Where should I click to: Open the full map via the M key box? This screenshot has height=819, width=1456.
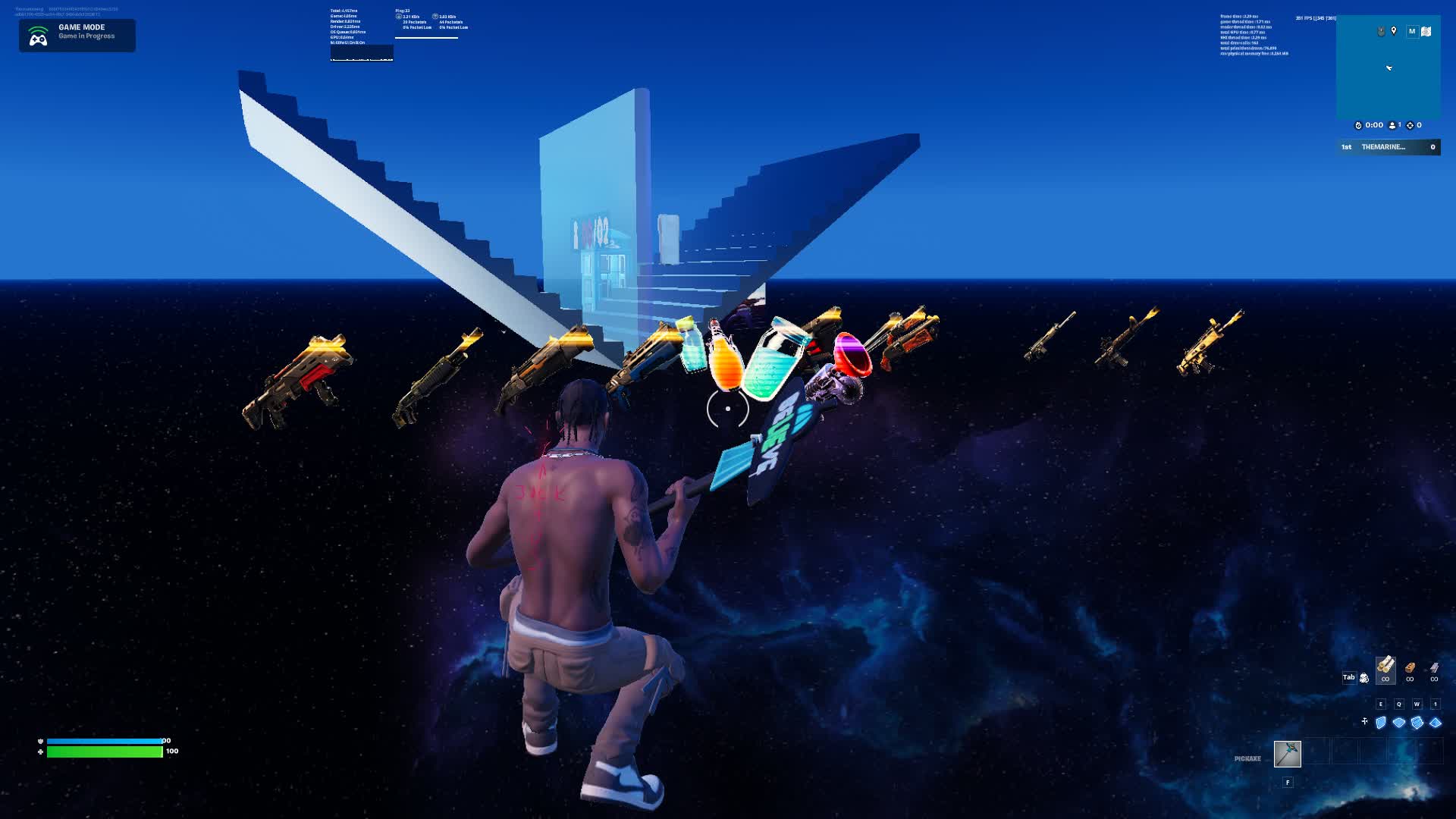[1413, 31]
